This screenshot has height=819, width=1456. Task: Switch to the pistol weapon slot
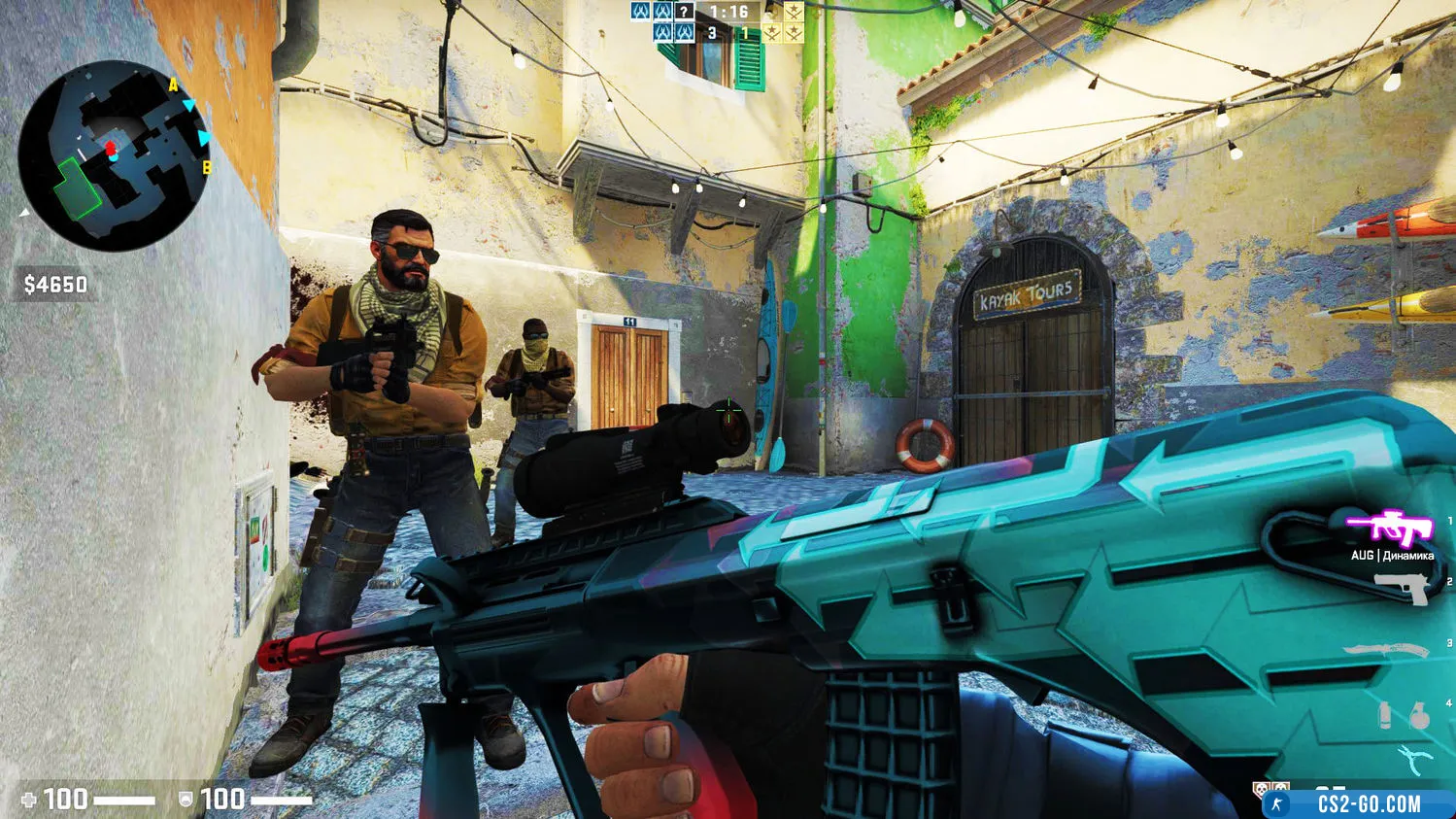coord(1401,586)
